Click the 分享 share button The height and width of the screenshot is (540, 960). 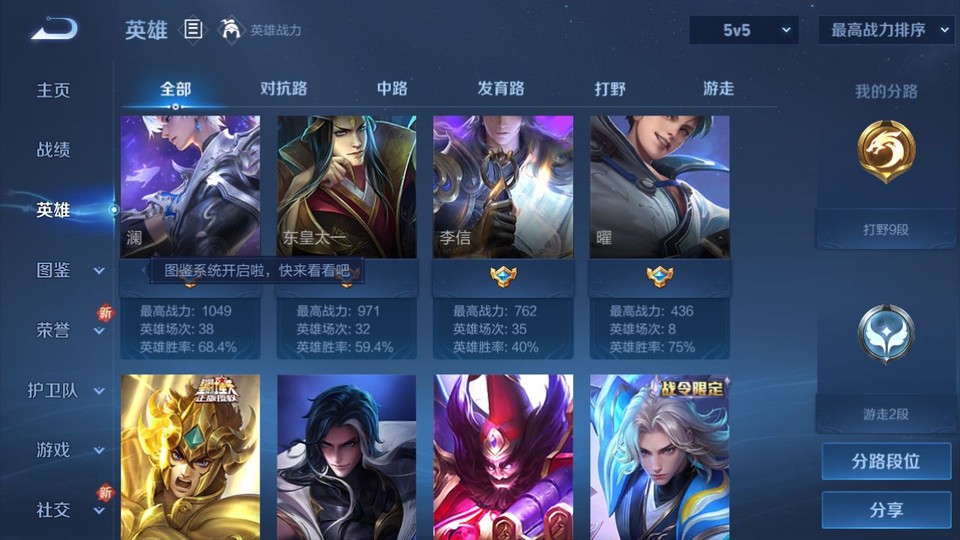(x=886, y=510)
